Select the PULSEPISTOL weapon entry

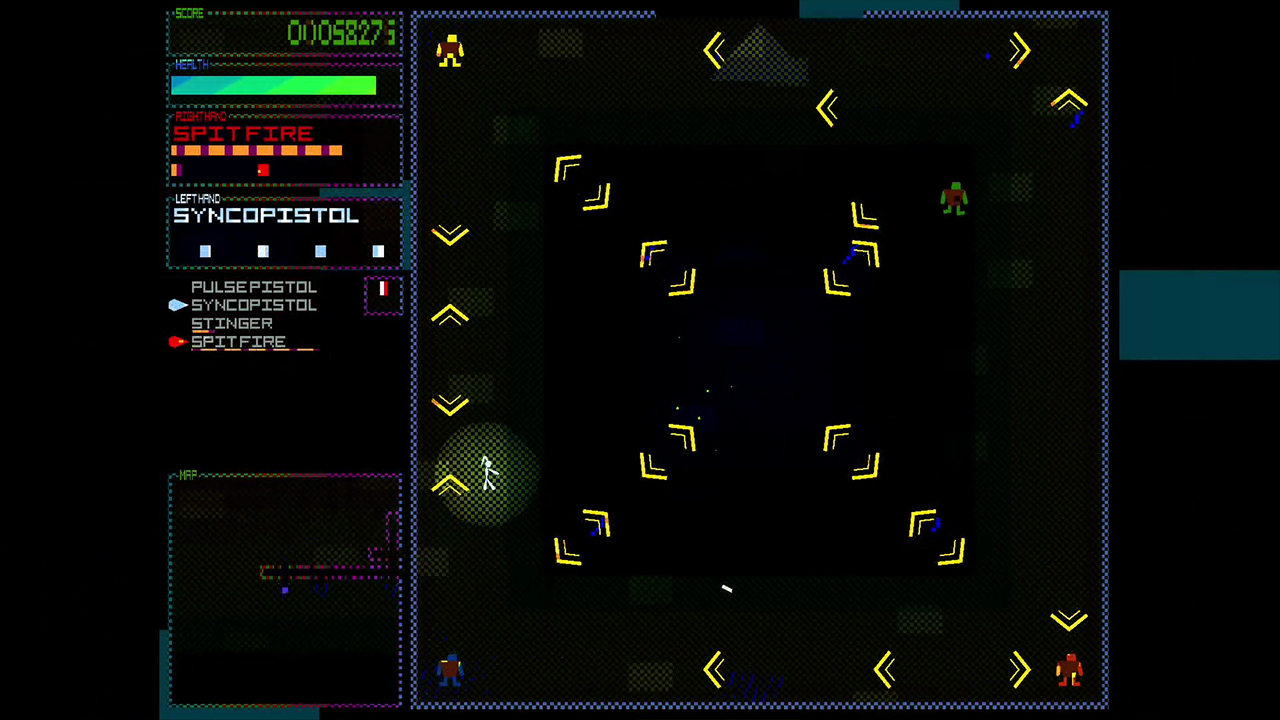click(x=253, y=287)
